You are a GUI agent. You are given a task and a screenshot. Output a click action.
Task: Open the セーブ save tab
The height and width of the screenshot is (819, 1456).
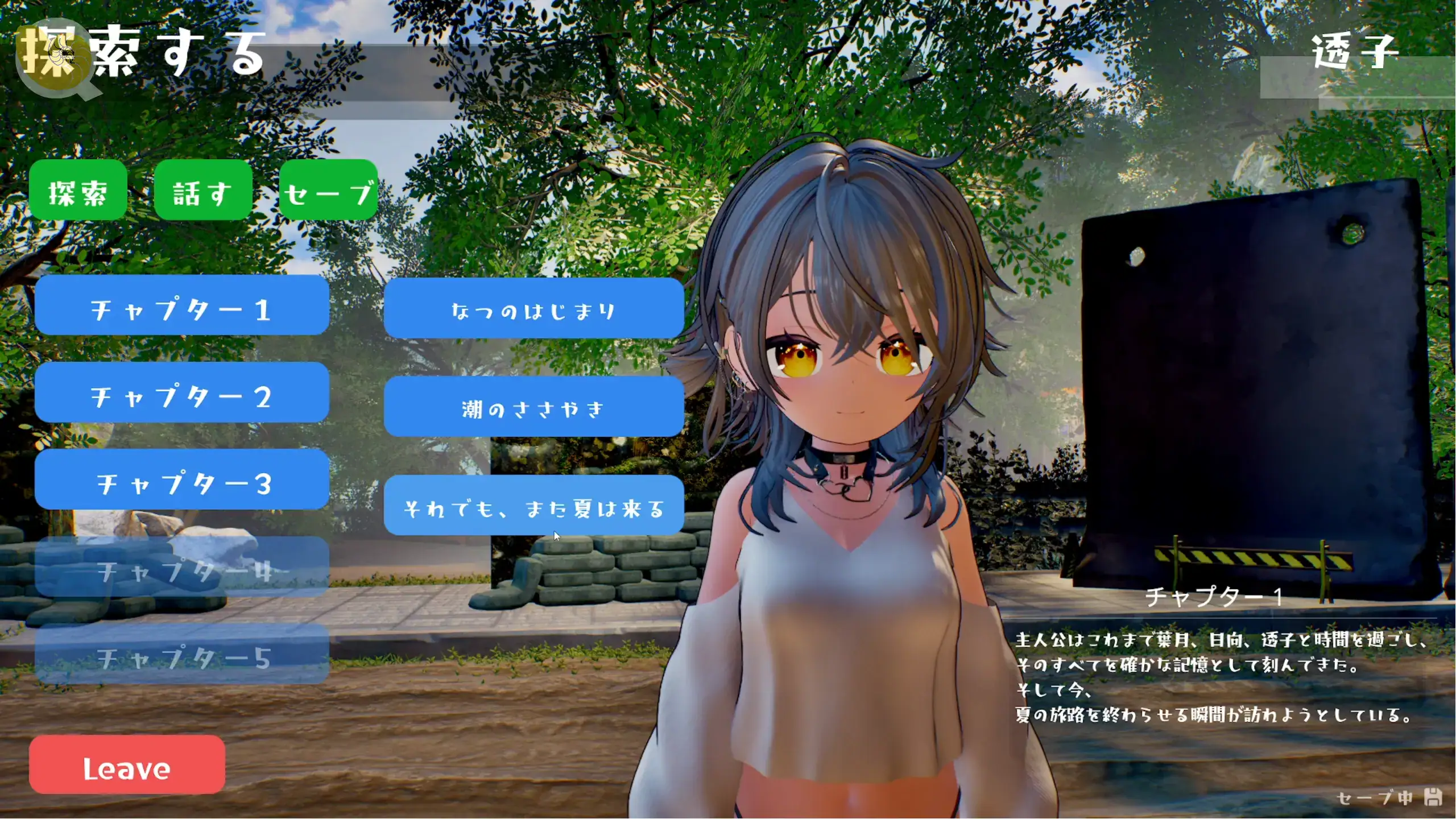pos(328,191)
